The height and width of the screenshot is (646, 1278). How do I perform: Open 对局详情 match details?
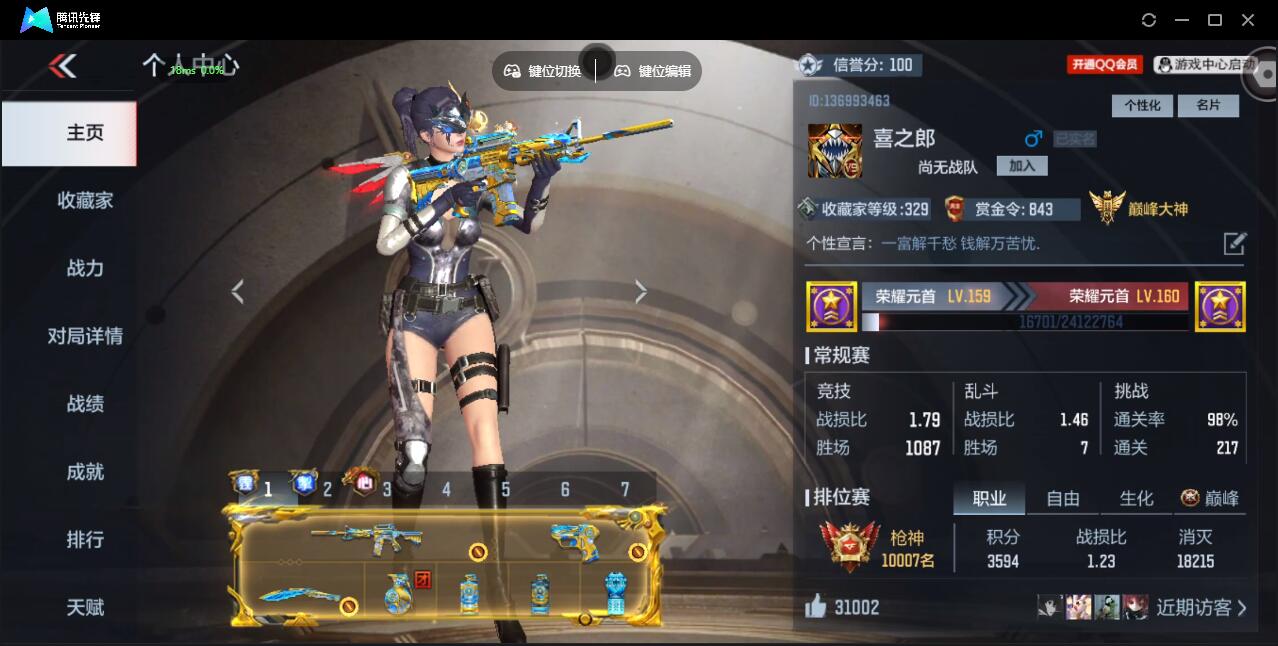click(85, 336)
